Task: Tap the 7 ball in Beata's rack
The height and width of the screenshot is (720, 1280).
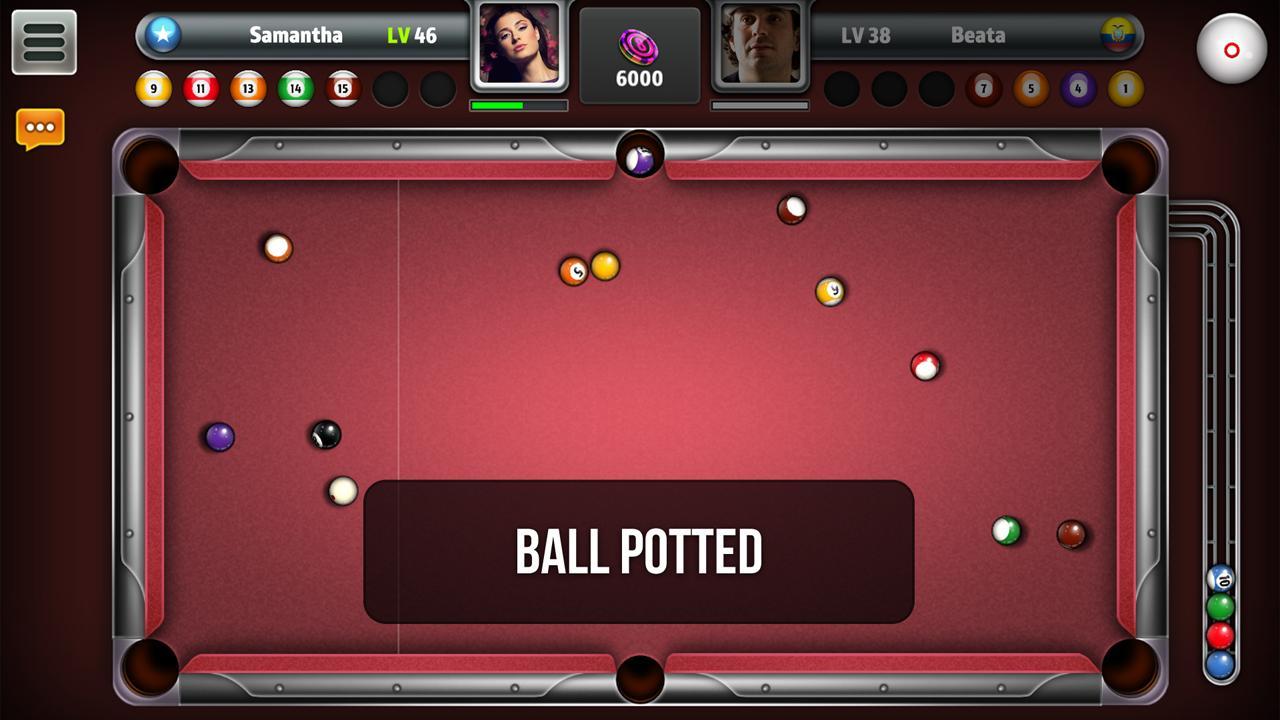Action: click(983, 89)
